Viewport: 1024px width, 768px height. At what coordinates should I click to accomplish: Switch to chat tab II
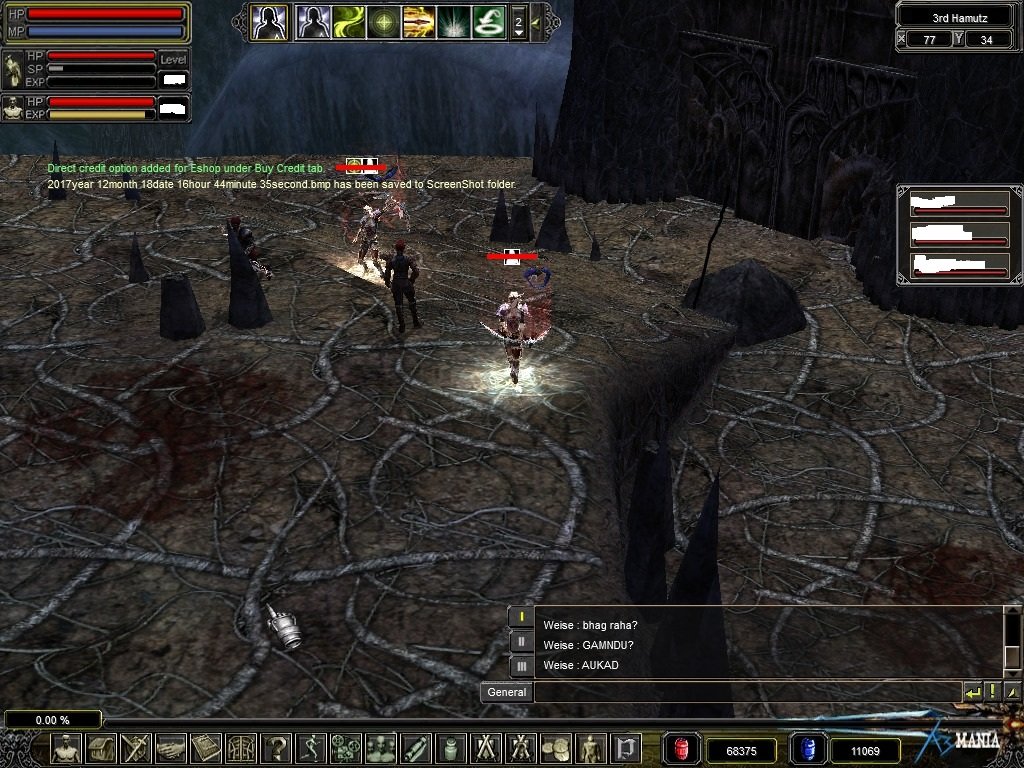coord(521,641)
